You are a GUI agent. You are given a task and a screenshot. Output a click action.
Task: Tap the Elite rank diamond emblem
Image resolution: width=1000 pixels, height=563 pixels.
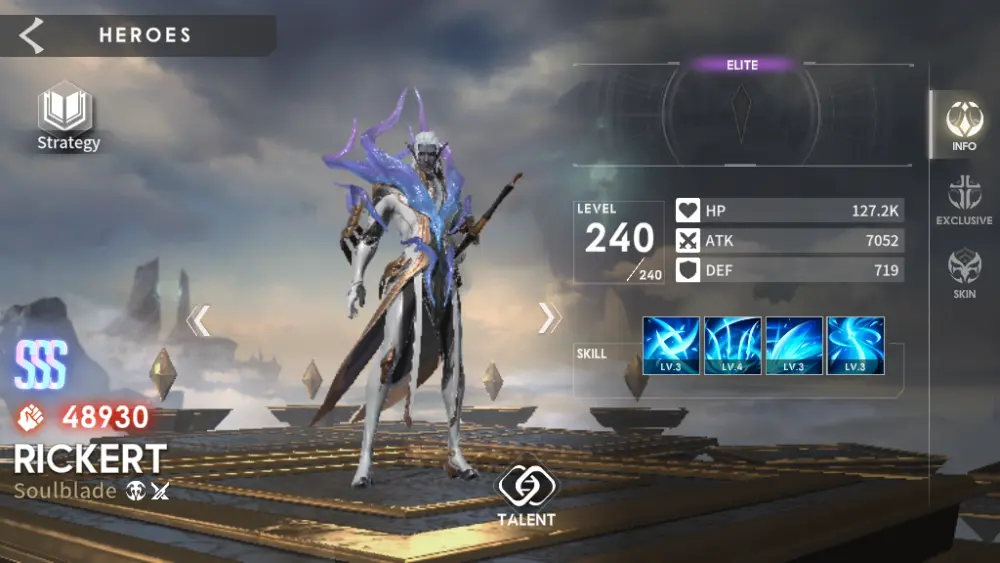point(742,113)
